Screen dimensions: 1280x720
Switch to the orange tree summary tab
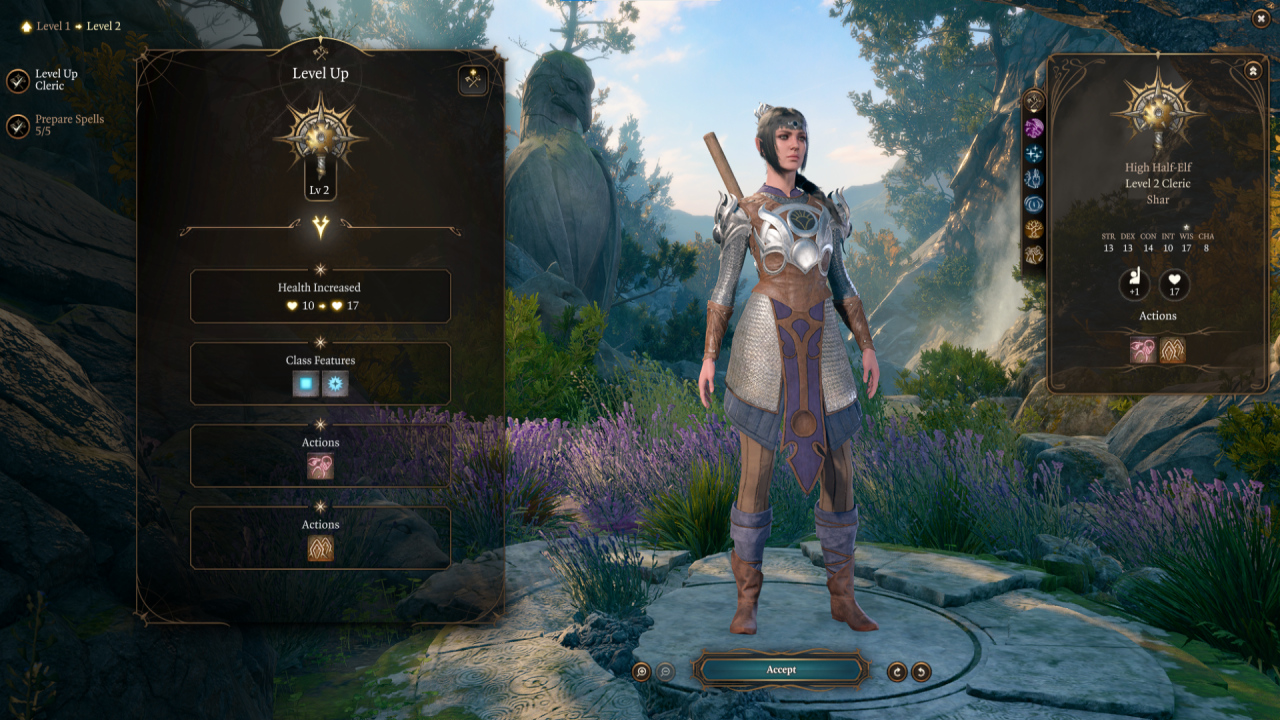pyautogui.click(x=1034, y=229)
